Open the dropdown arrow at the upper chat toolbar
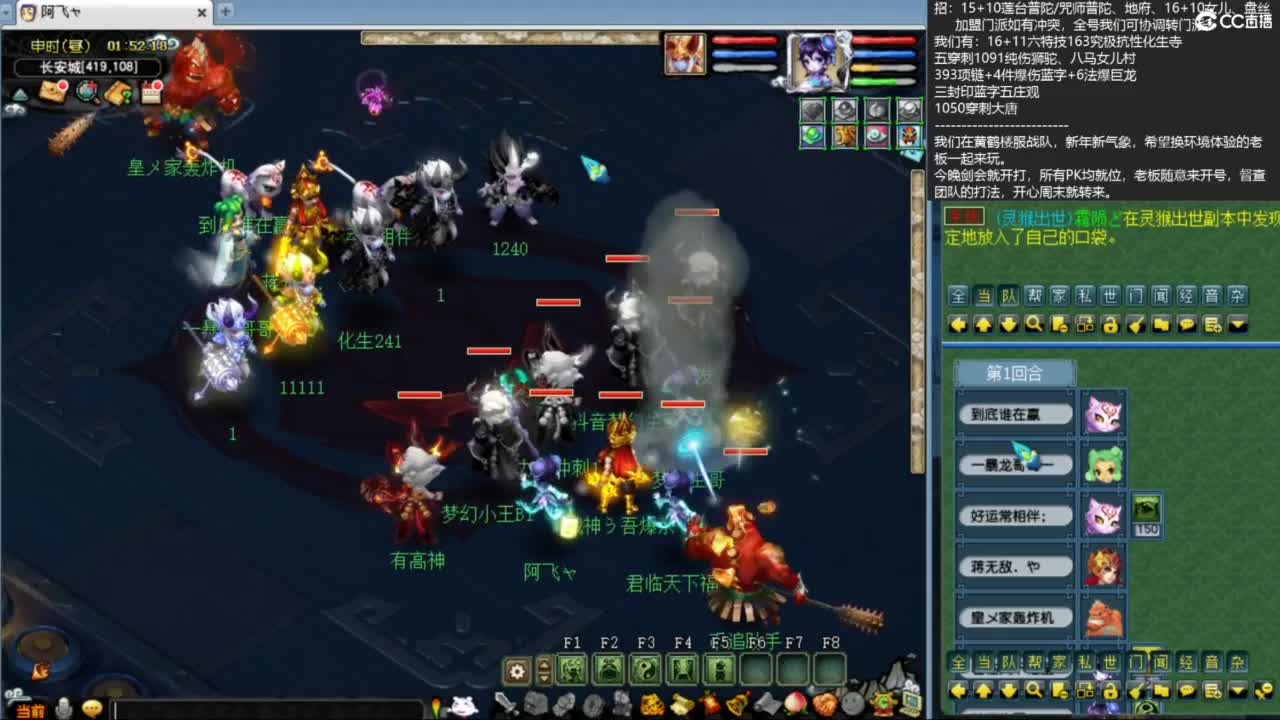 click(x=1237, y=324)
